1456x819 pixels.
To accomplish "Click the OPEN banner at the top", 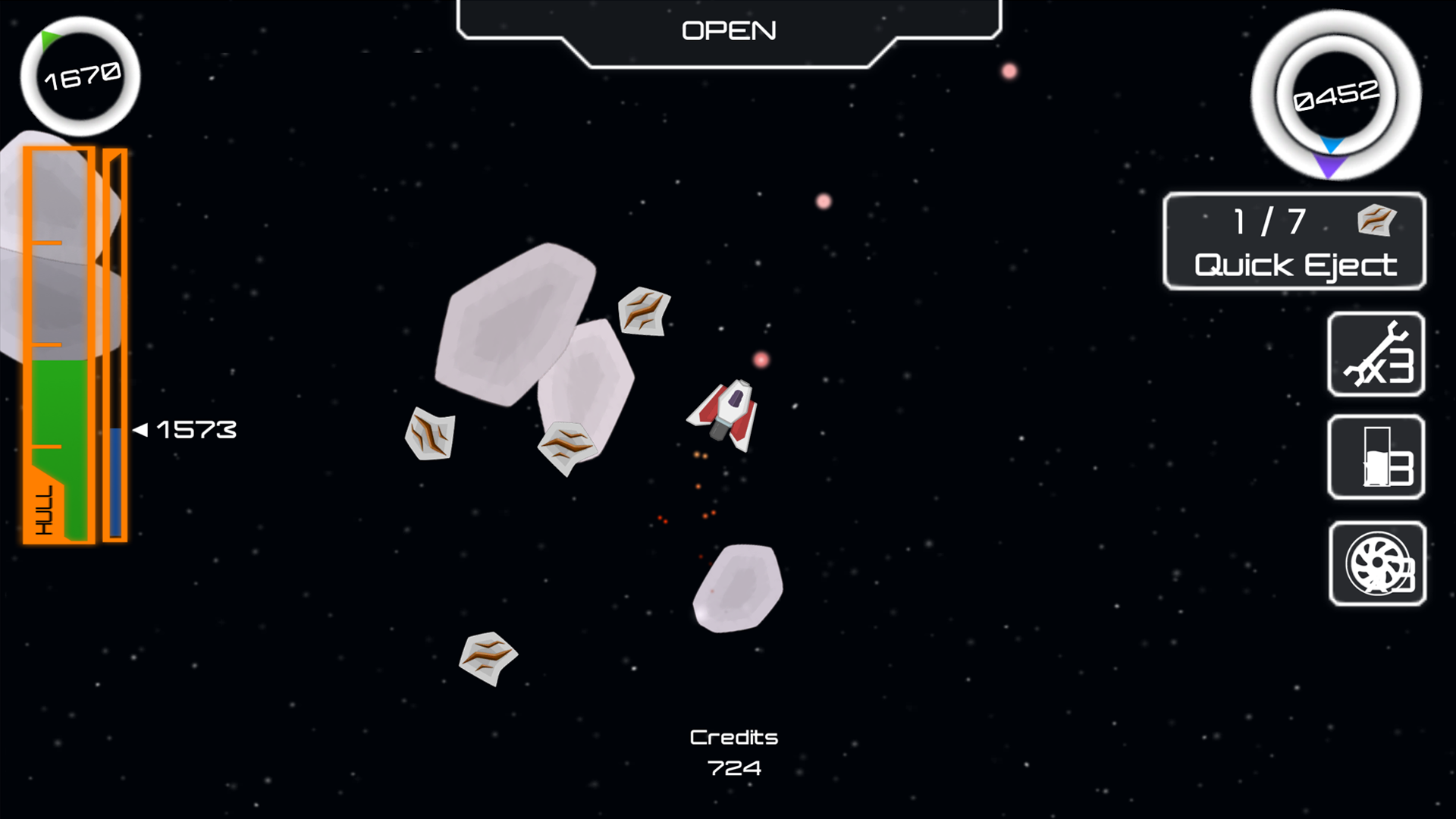I will [x=729, y=29].
